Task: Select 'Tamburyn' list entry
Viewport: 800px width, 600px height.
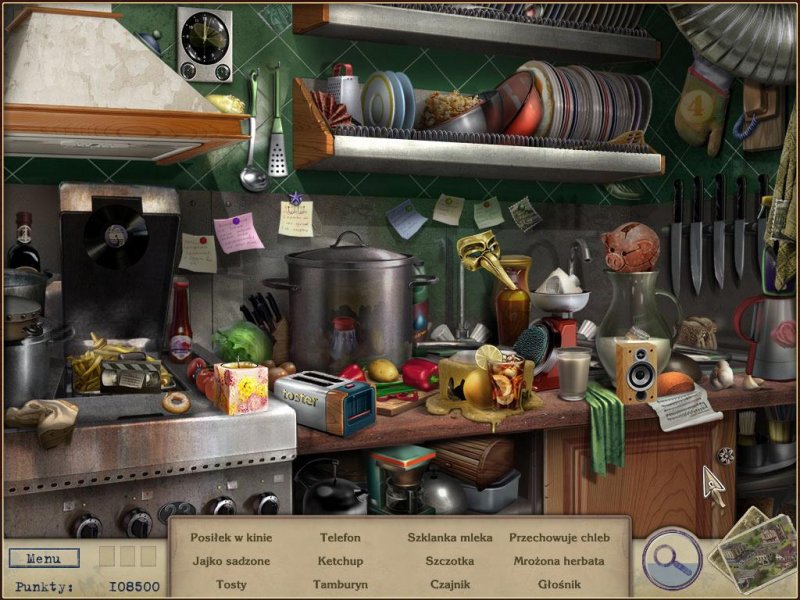Action: pos(340,584)
